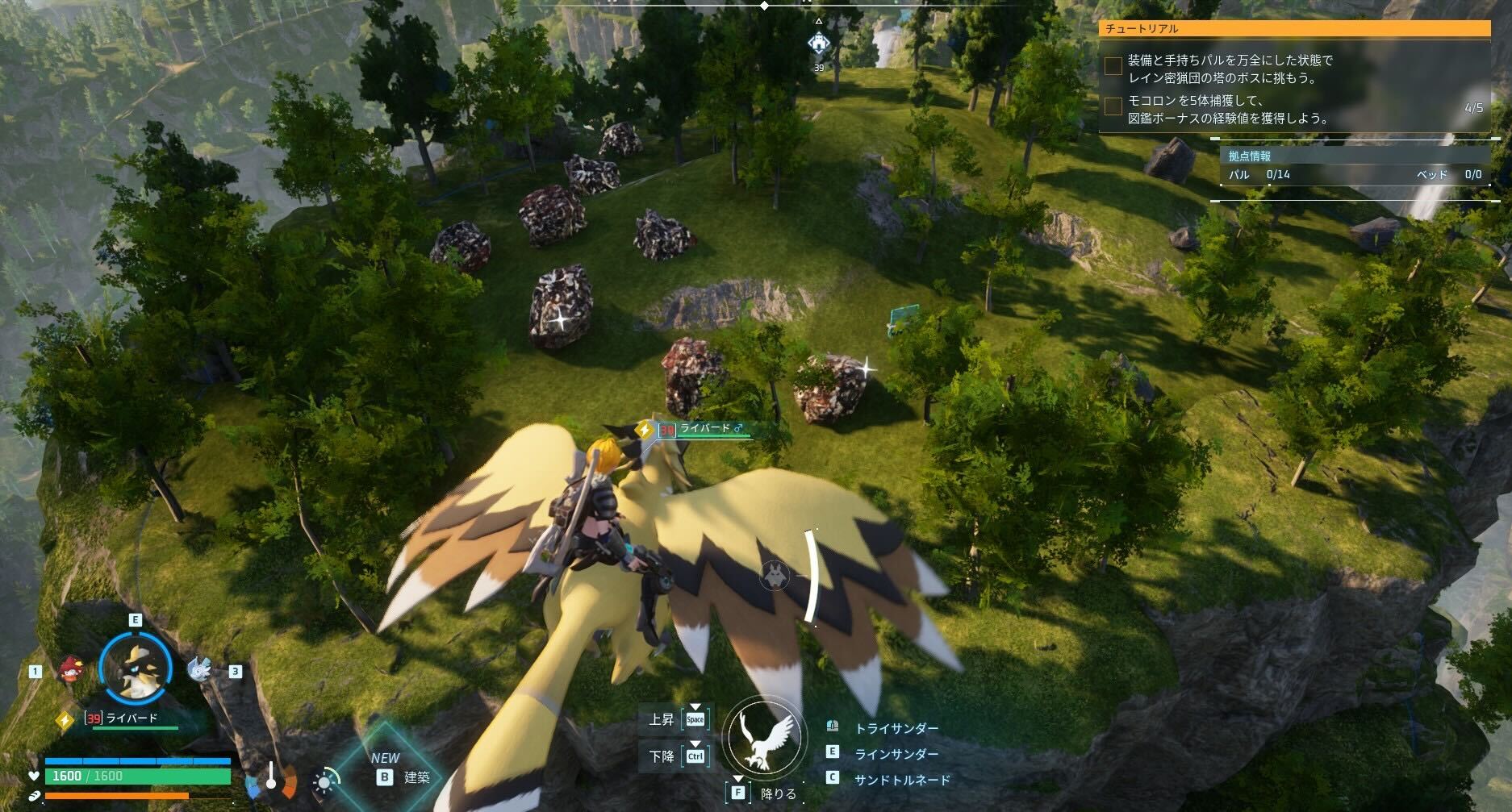Viewport: 1512px width, 812px height.
Task: Select the pal in hotbar slot 3
Action: tap(201, 669)
